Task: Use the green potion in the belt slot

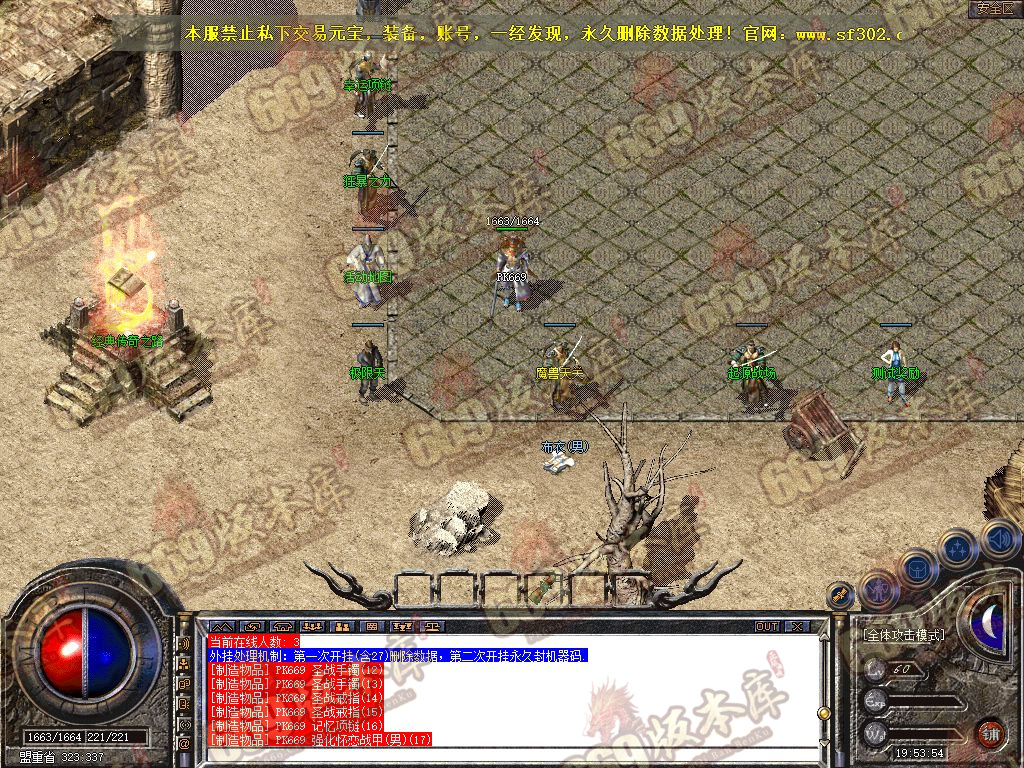Action: (x=546, y=587)
